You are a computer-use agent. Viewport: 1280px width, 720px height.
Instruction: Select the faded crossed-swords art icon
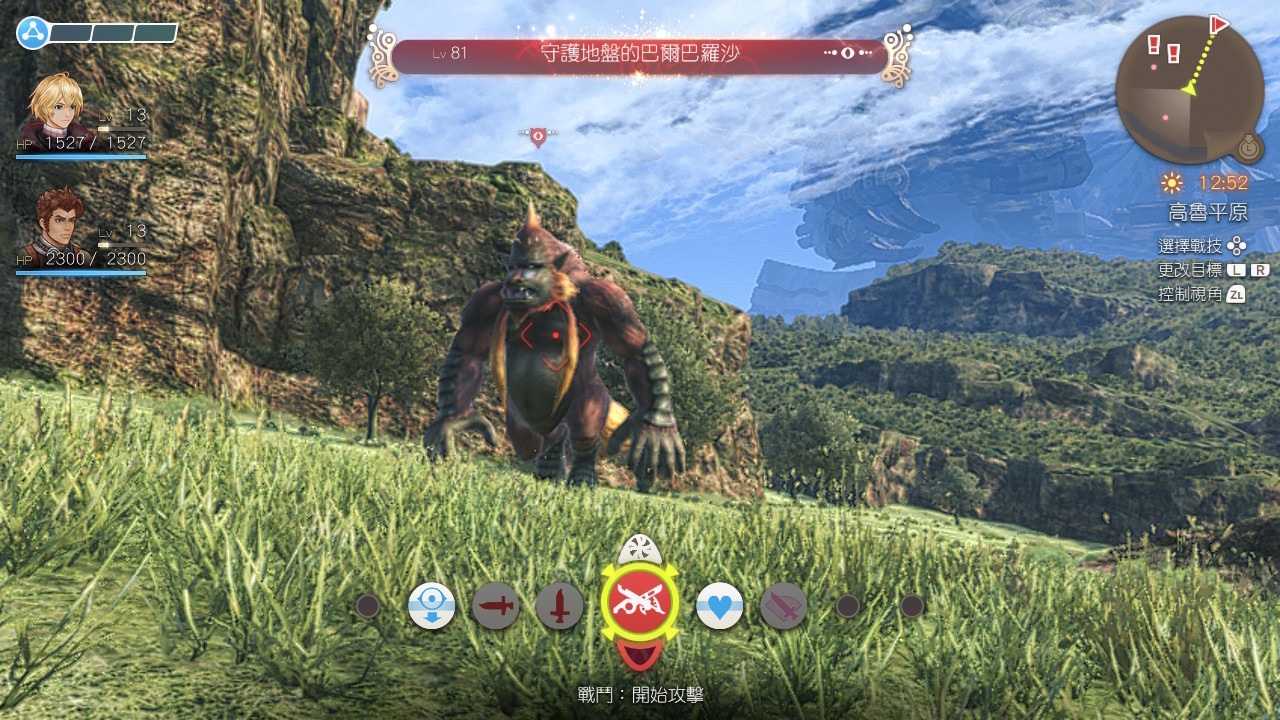point(783,604)
